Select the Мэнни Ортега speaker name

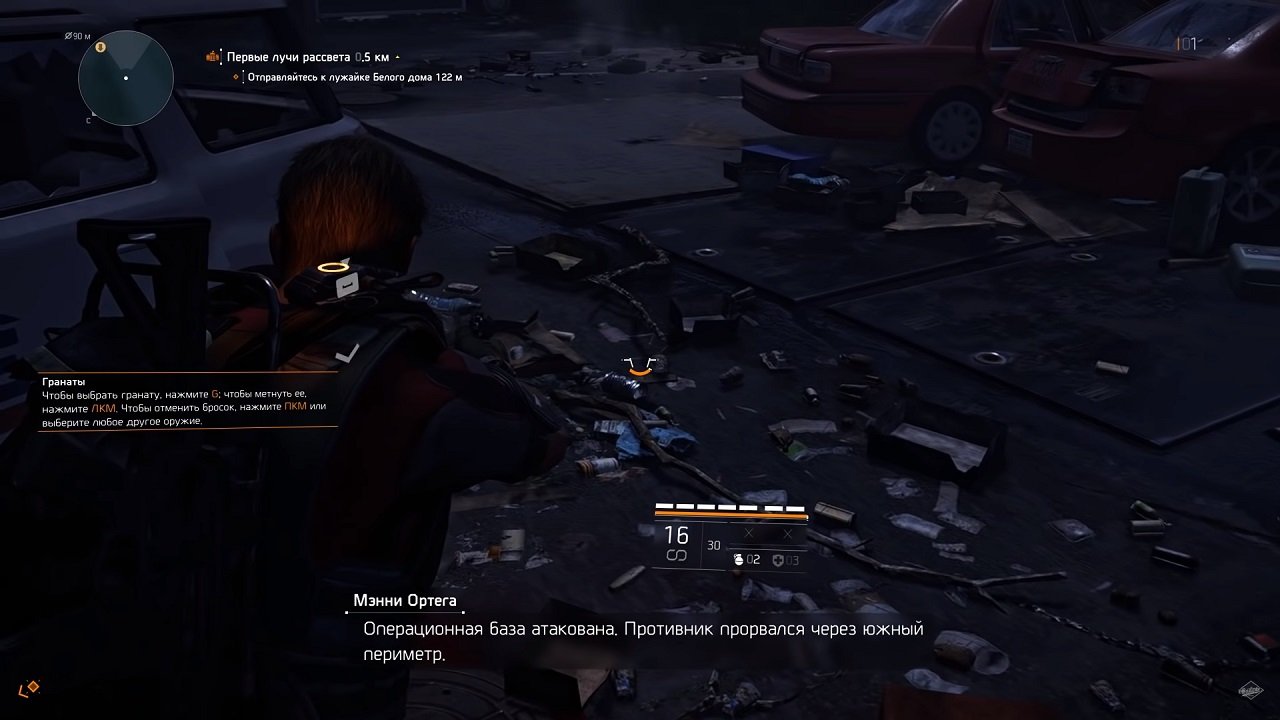405,602
